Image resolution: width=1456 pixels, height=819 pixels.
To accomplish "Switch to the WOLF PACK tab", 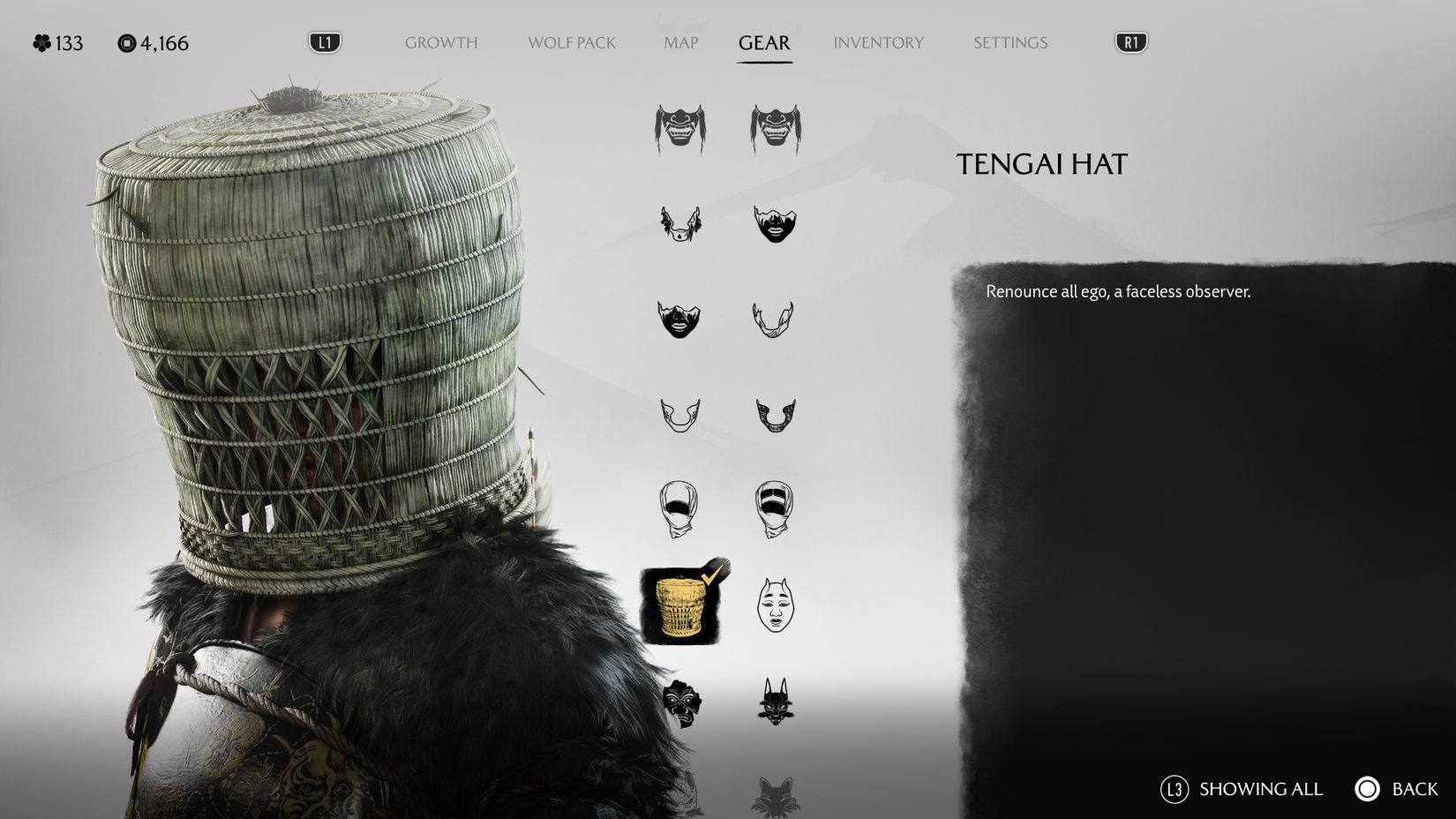I will point(571,42).
